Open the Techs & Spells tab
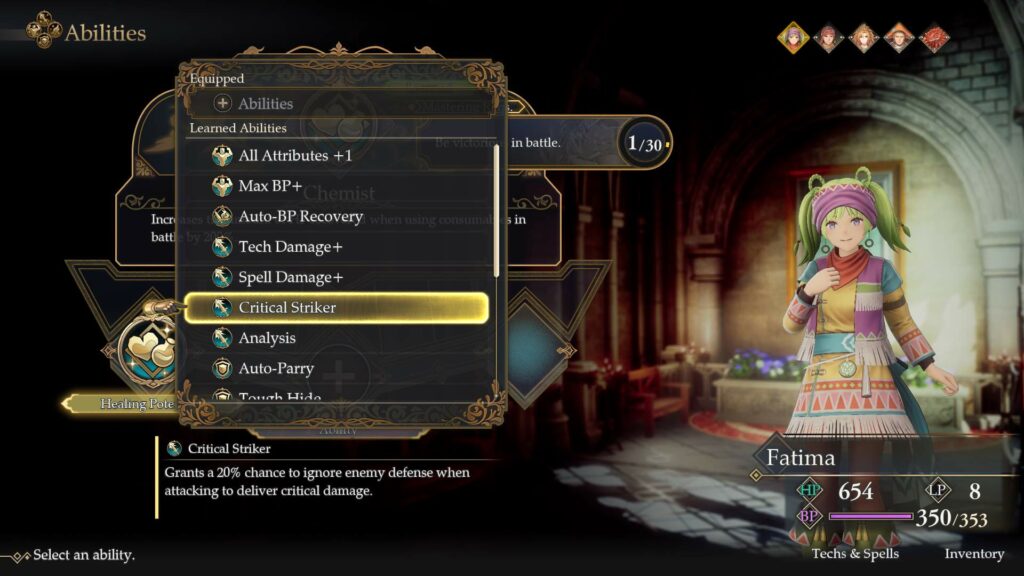 click(x=855, y=553)
